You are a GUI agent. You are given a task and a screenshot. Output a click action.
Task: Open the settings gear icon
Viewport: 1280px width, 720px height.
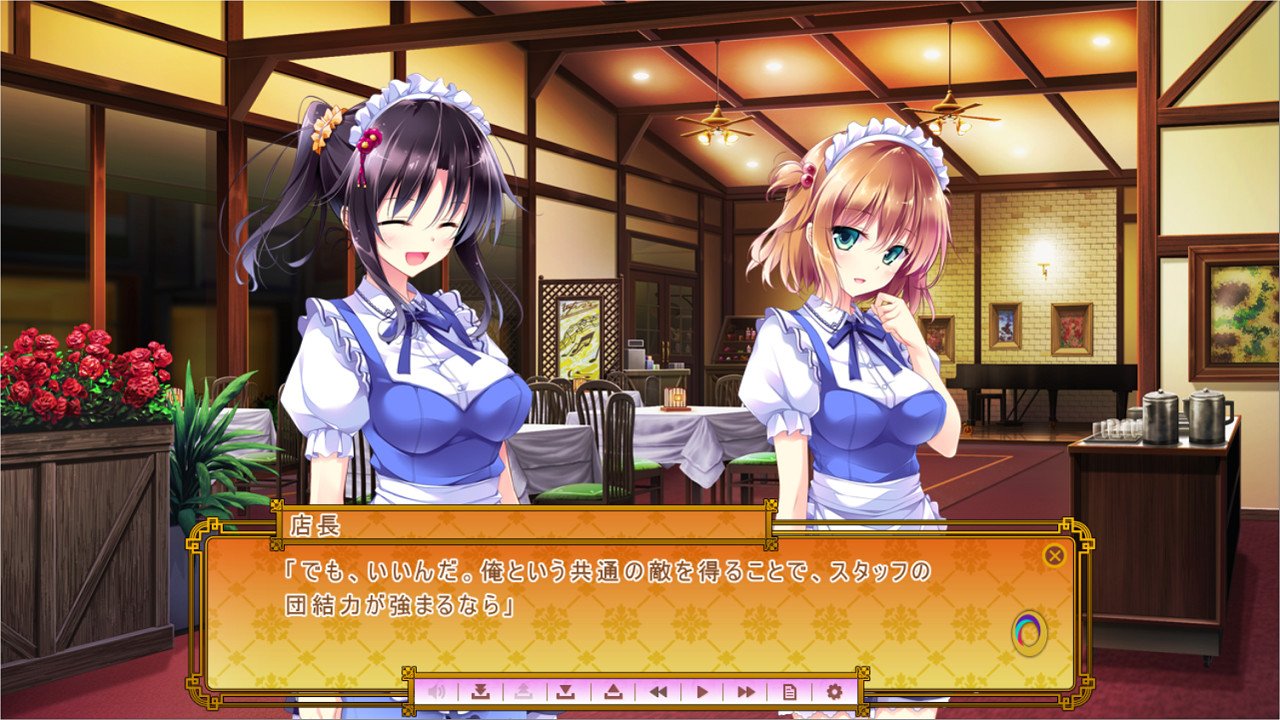coord(835,690)
